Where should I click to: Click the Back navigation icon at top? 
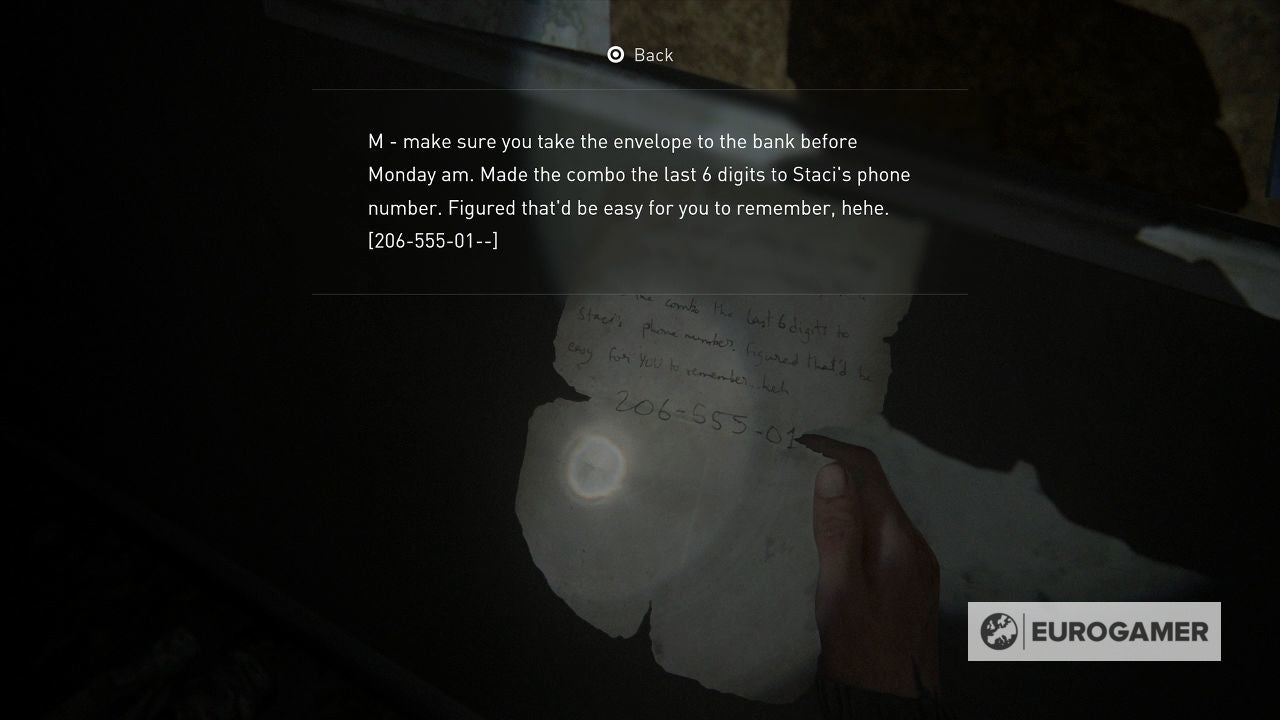click(x=614, y=55)
